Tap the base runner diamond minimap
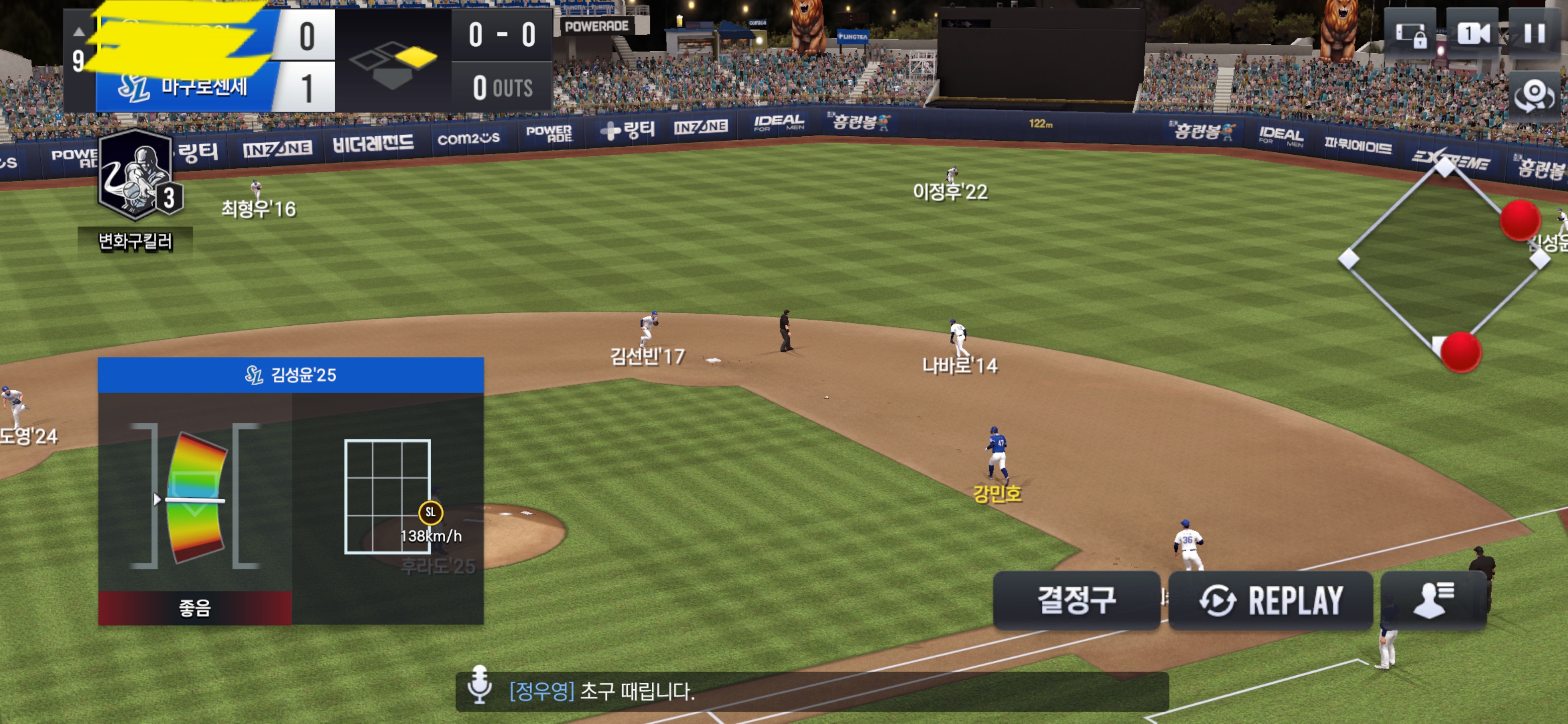The width and height of the screenshot is (1568, 724). [1444, 259]
